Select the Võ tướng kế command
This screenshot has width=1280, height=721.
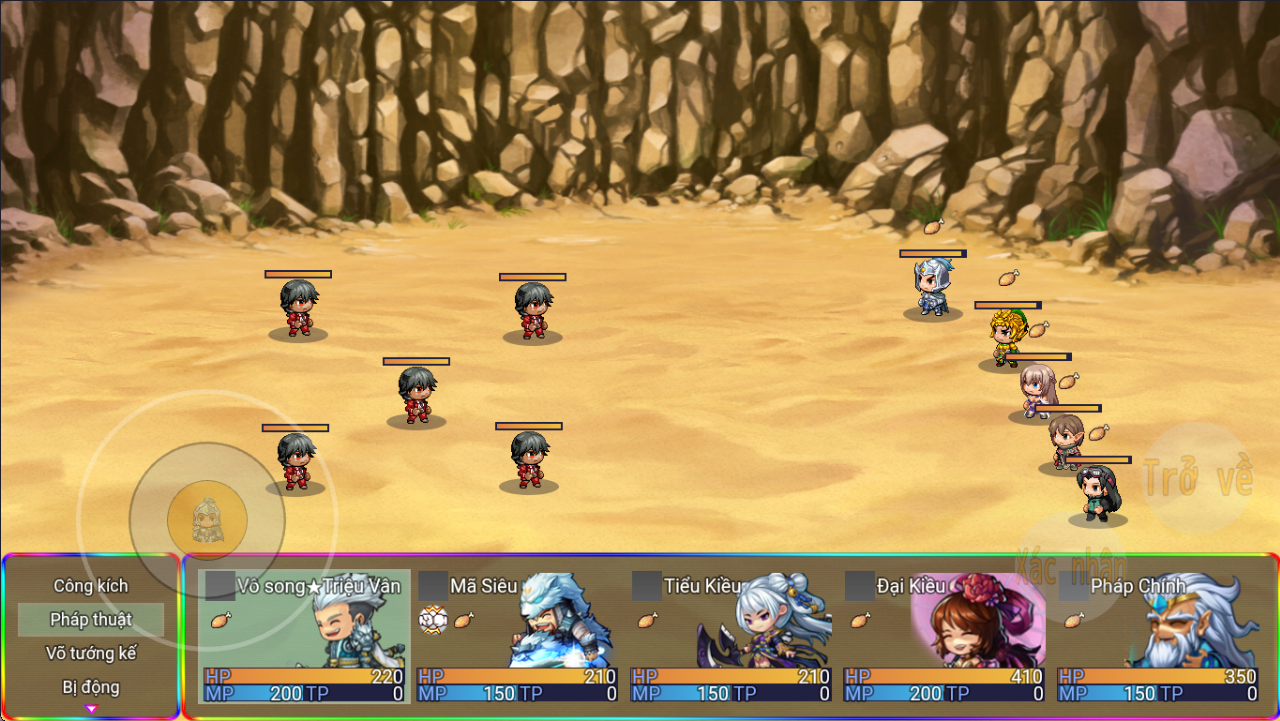coord(91,653)
